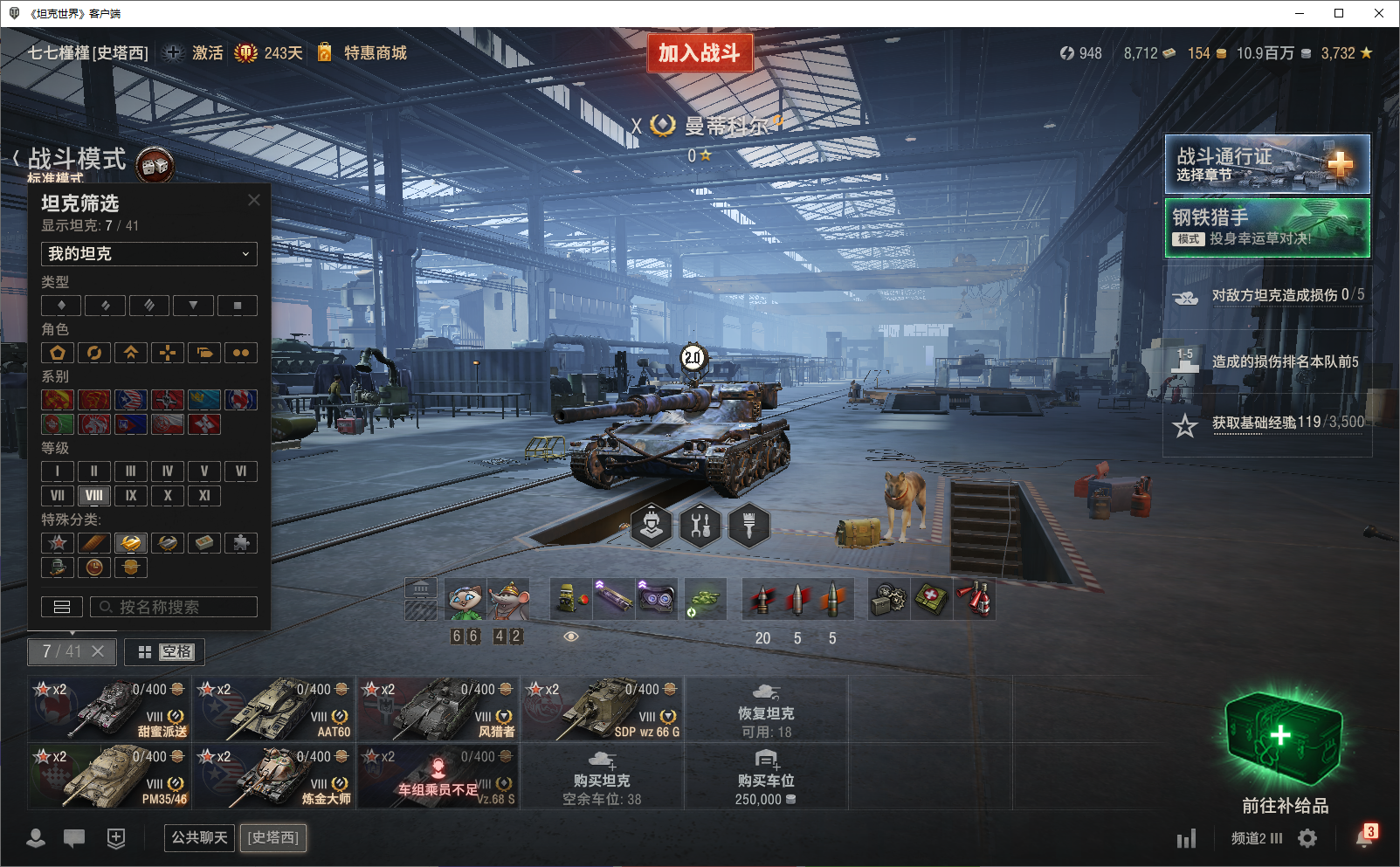The width and height of the screenshot is (1400, 867).
Task: Open the 钢铁猎手 mode banner
Action: [x=1266, y=228]
